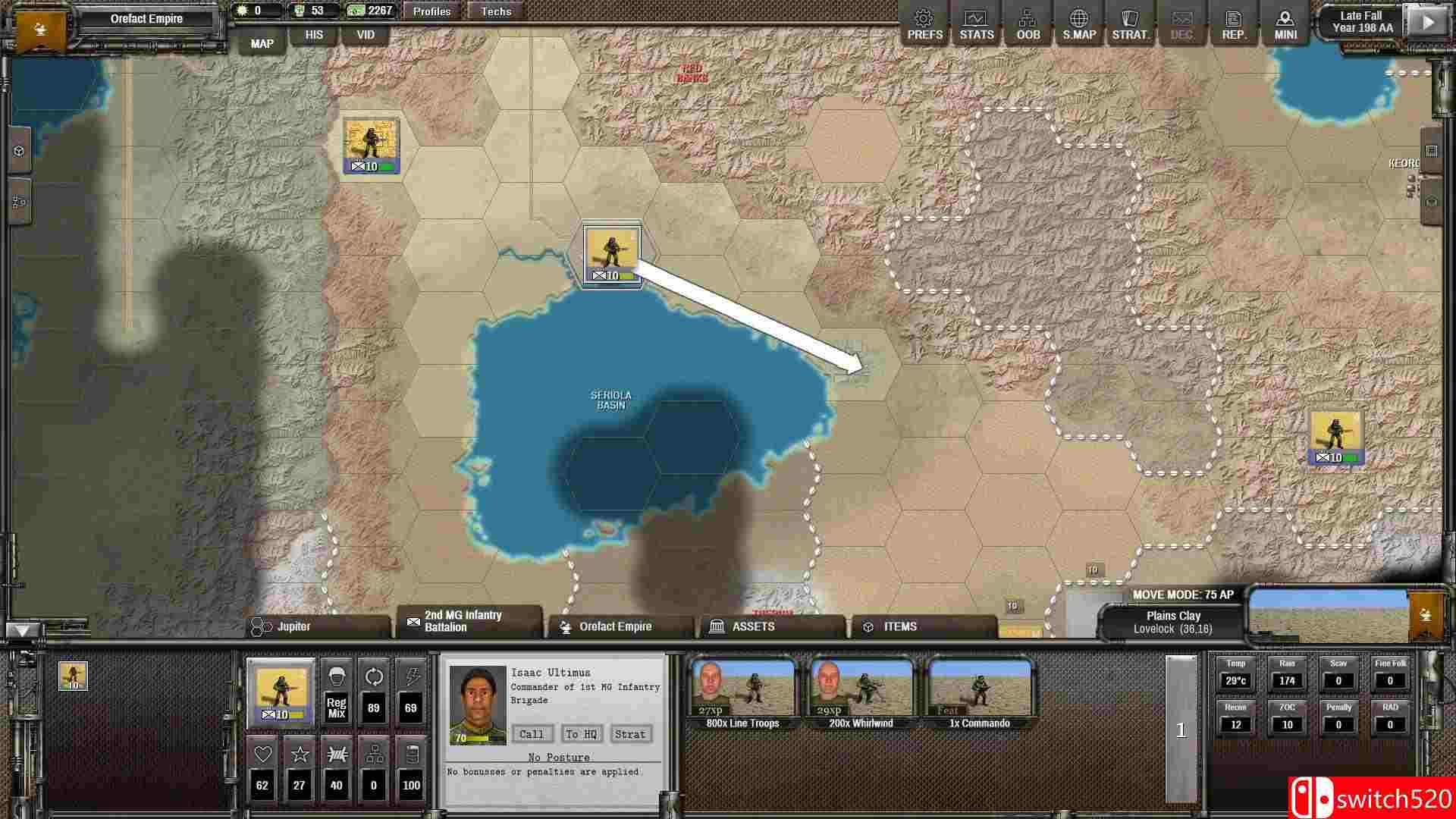Click the To HQ button

[579, 733]
